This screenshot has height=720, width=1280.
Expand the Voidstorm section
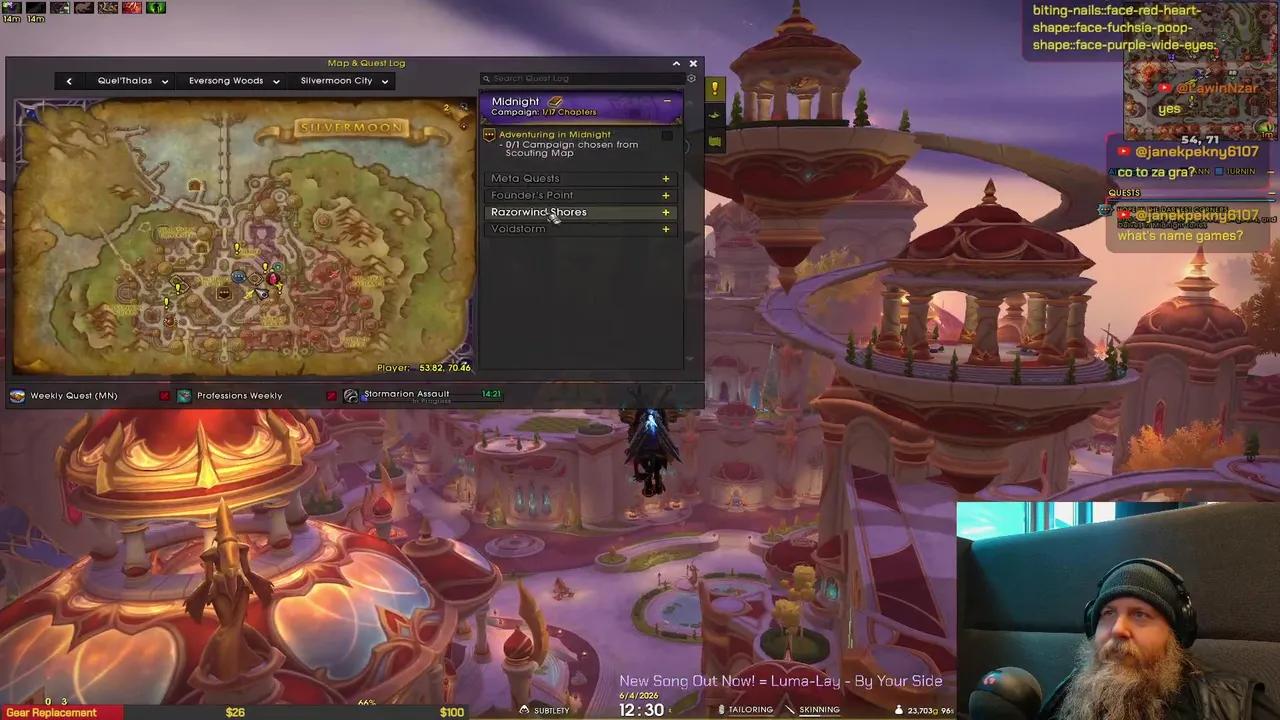665,229
